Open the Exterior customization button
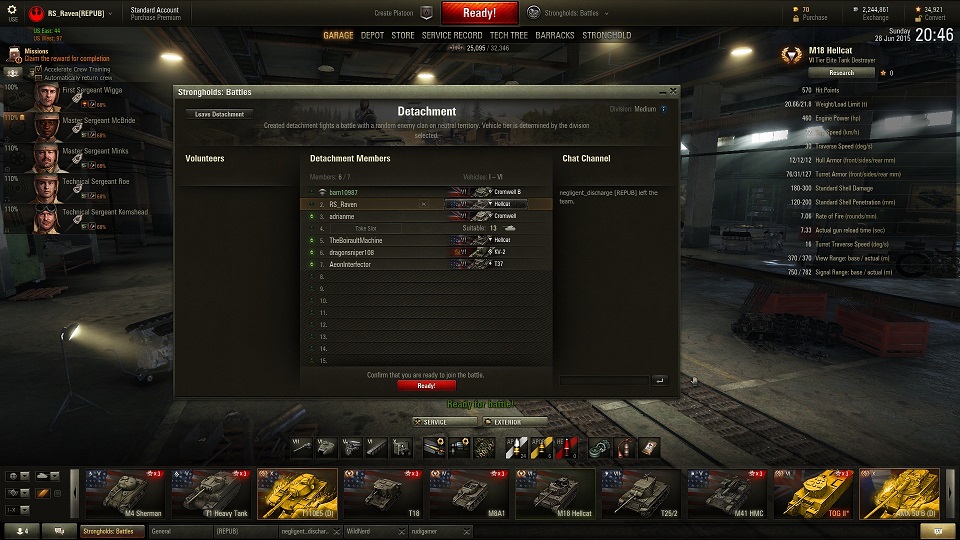Viewport: 960px width, 540px height. (x=514, y=422)
